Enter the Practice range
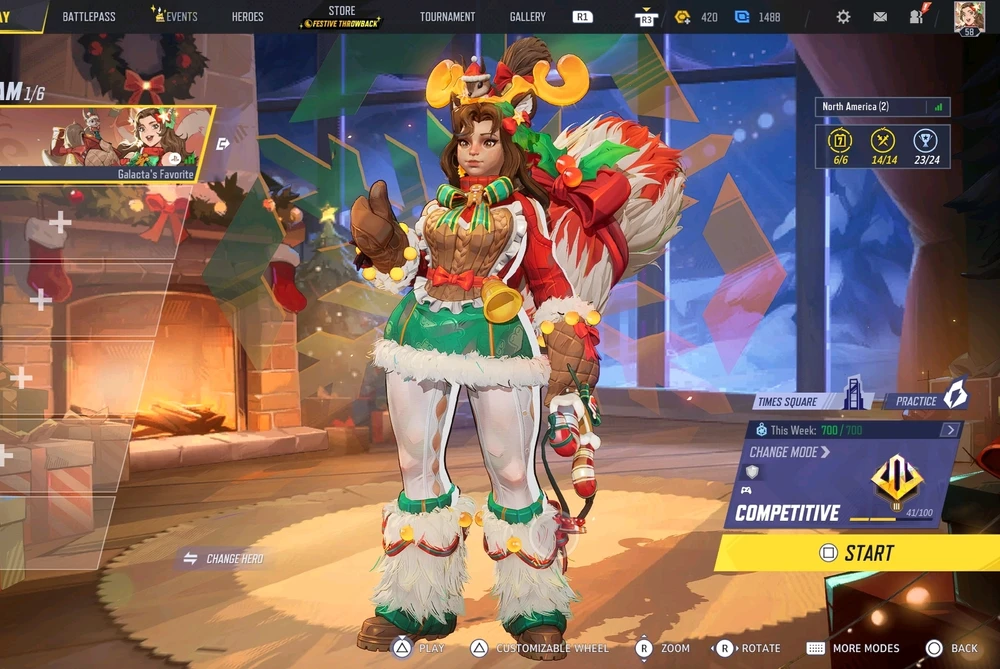Screen dimensions: 1000x669 tap(928, 399)
